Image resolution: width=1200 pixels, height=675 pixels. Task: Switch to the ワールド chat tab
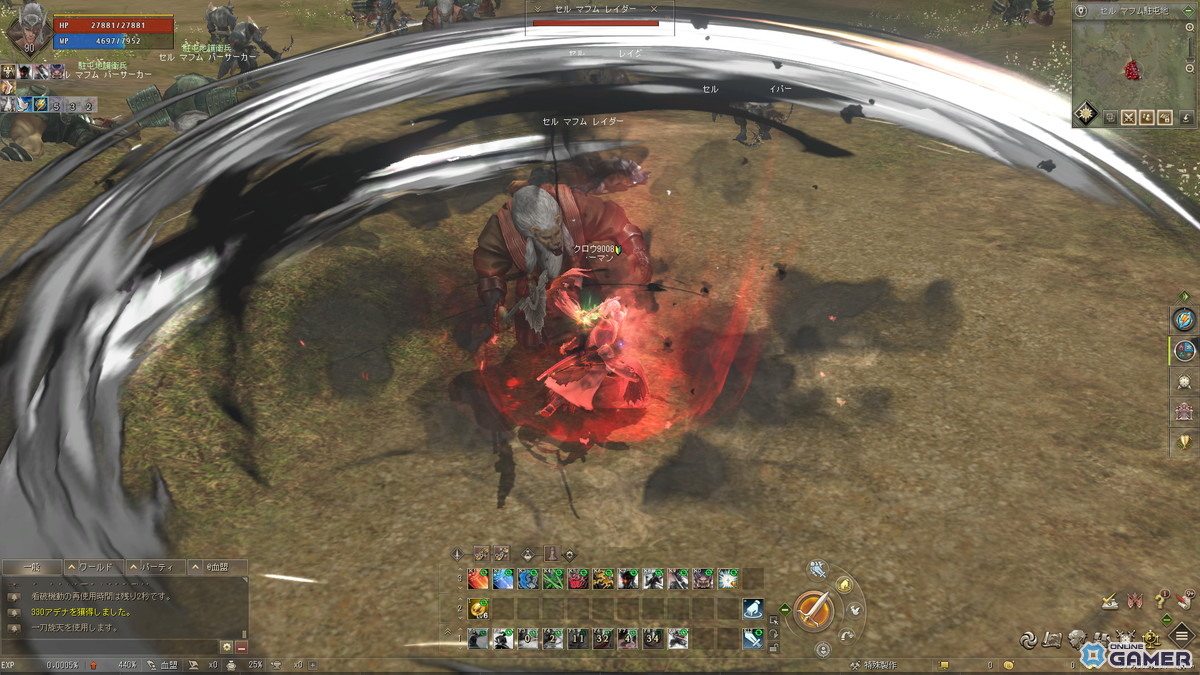point(94,567)
